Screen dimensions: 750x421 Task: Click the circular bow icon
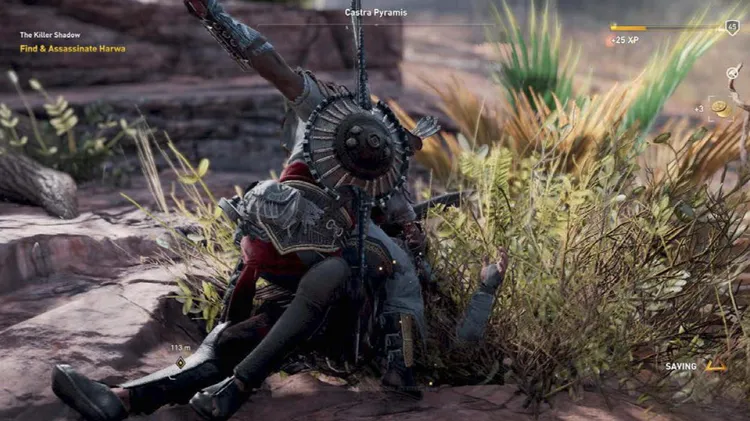(734, 72)
